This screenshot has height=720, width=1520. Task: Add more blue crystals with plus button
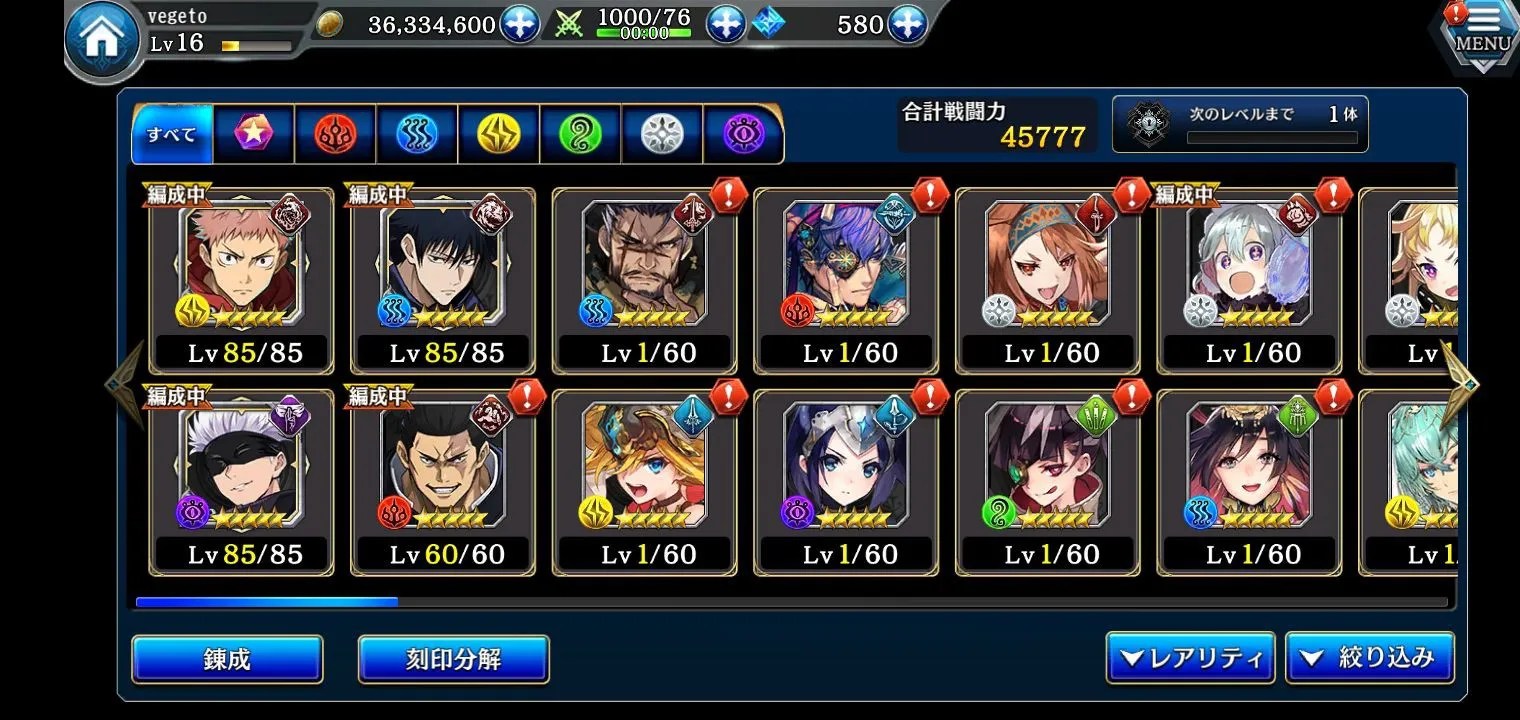(x=906, y=24)
